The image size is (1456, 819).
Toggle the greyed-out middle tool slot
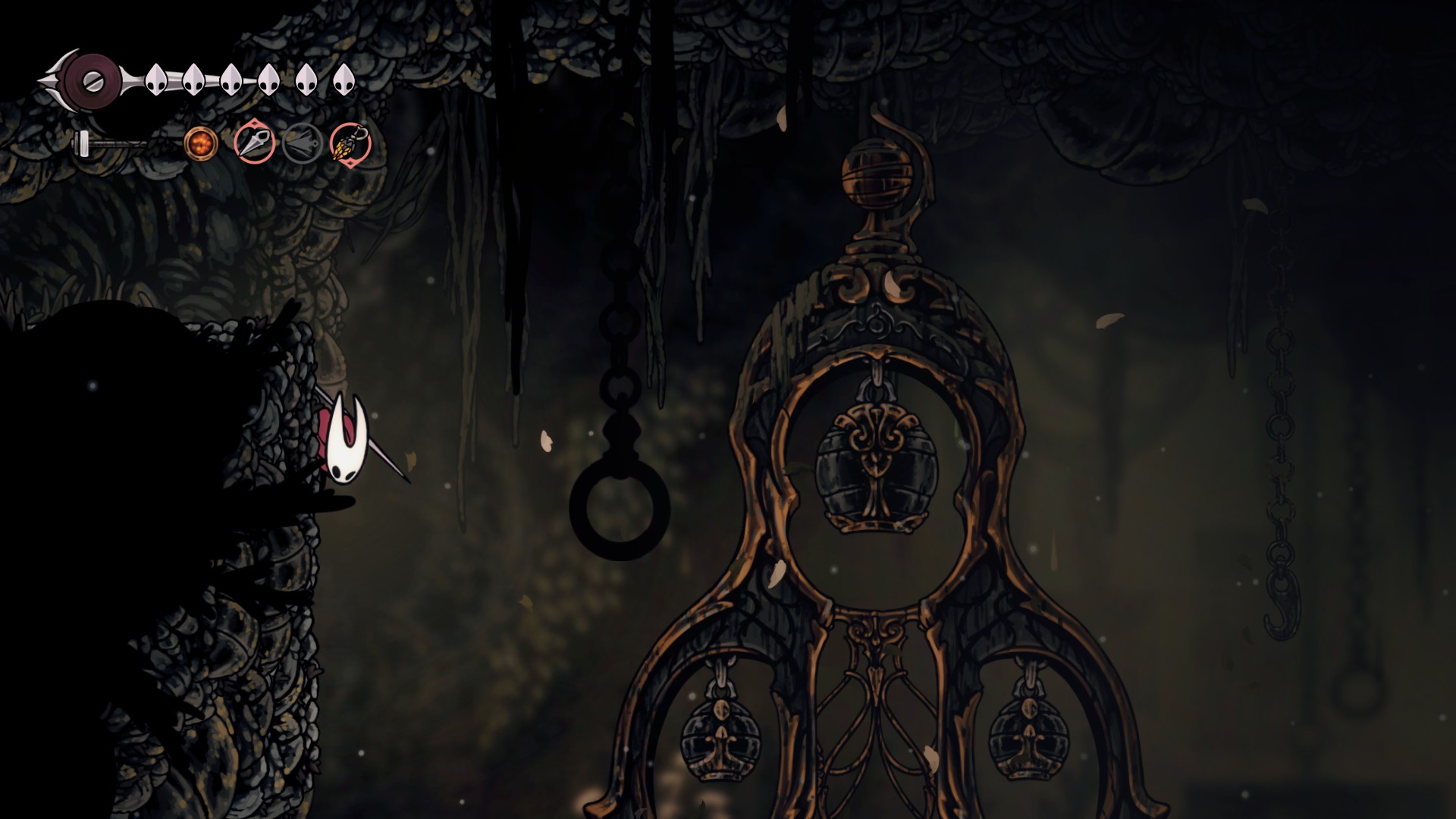(x=302, y=143)
